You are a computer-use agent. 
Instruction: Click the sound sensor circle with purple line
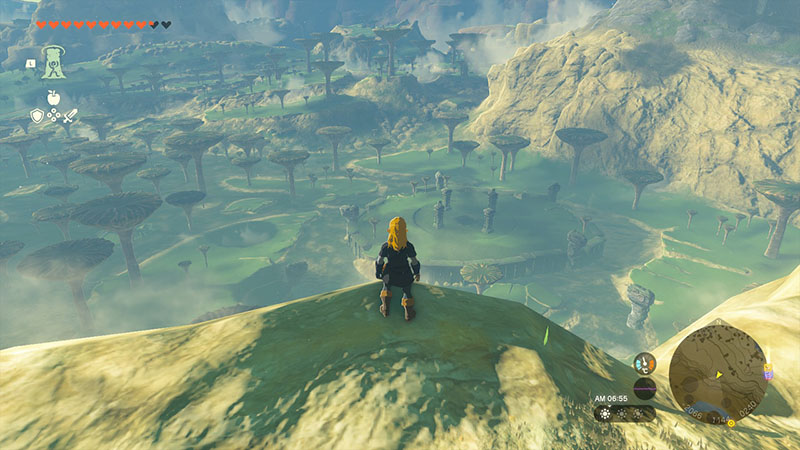pos(645,388)
